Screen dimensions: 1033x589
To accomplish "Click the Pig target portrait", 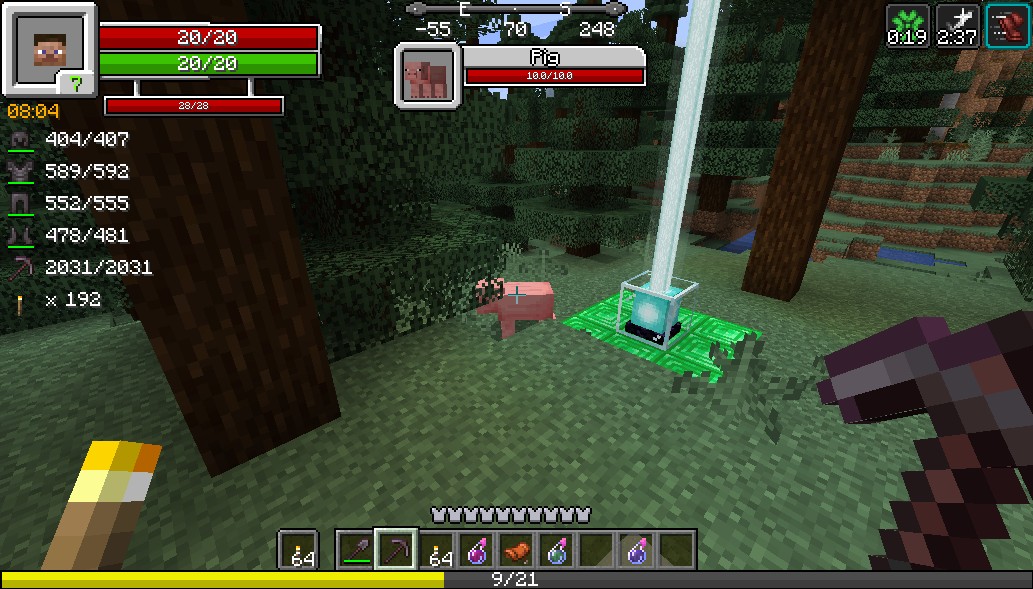I will pyautogui.click(x=428, y=74).
